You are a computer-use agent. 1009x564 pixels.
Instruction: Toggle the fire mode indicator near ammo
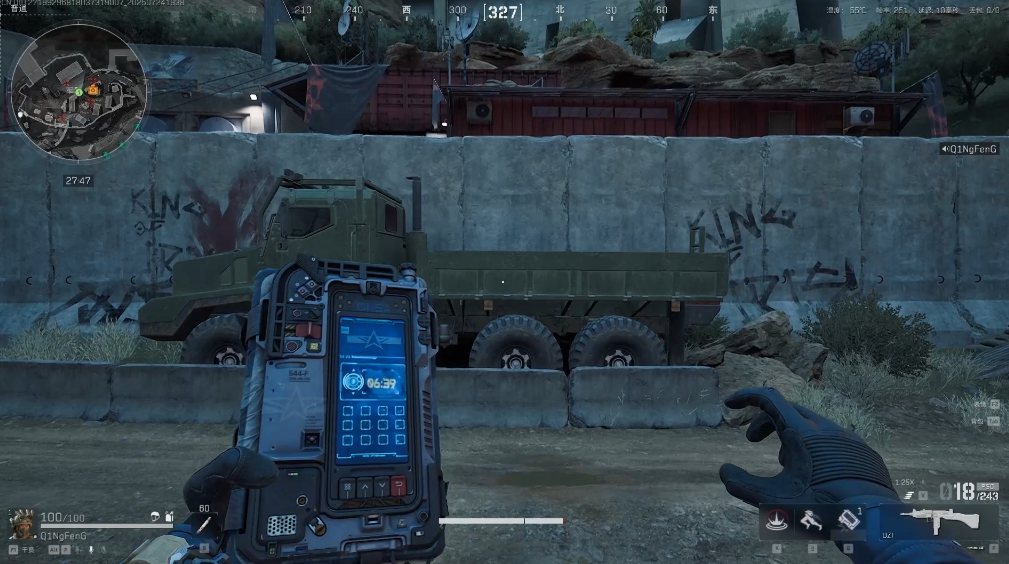point(908,494)
